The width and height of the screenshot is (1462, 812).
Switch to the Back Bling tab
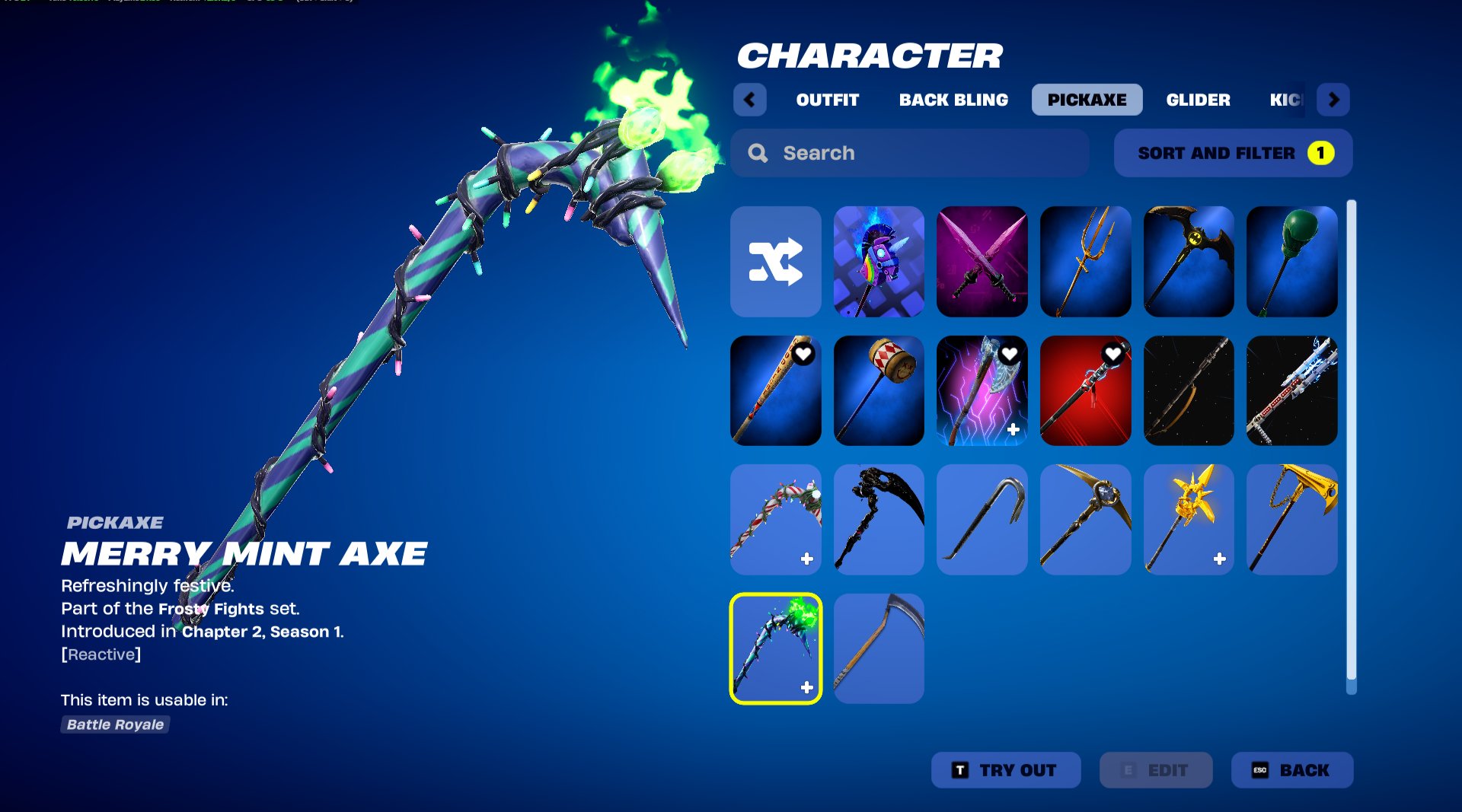(954, 99)
